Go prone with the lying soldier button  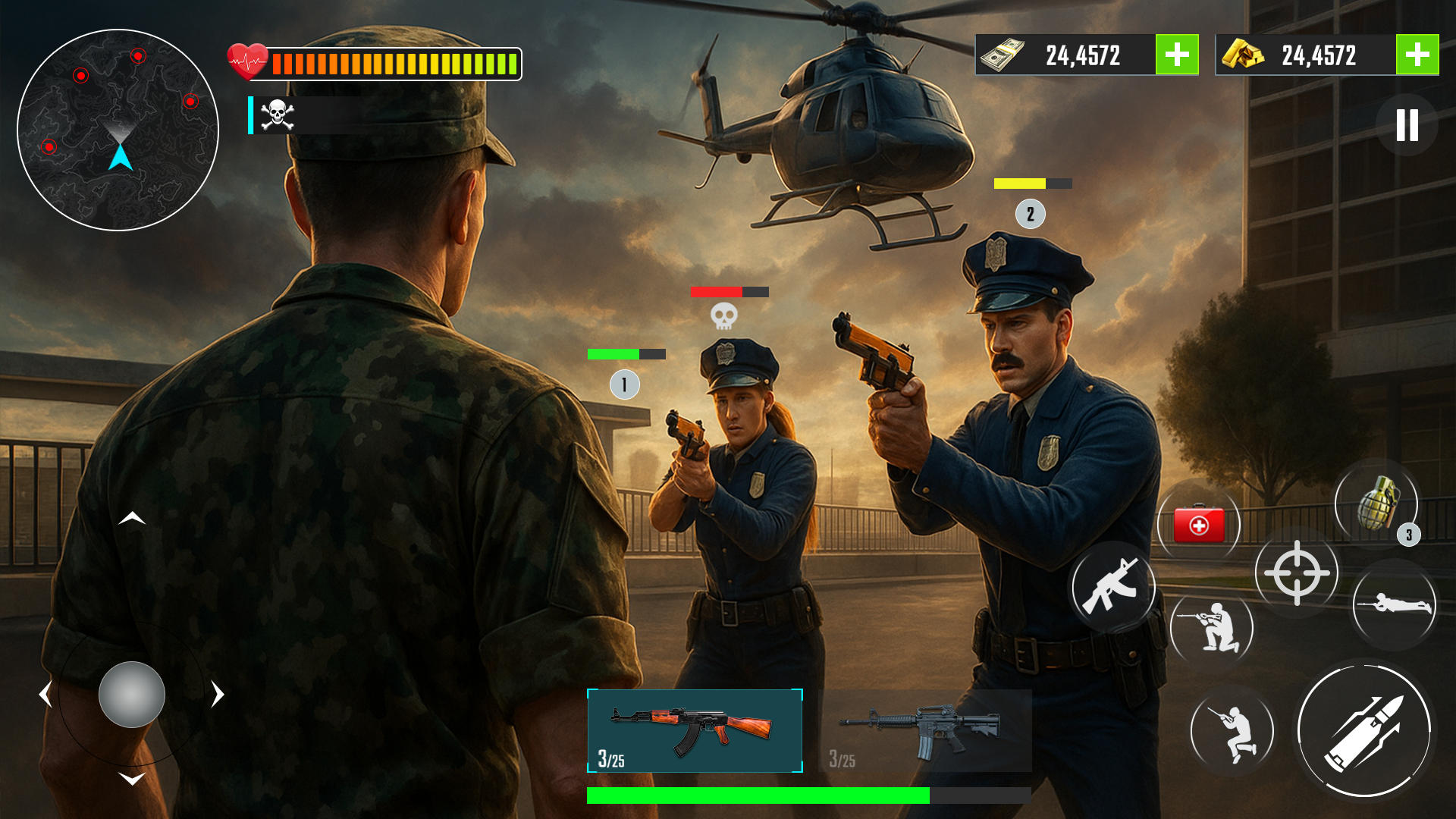[1395, 604]
